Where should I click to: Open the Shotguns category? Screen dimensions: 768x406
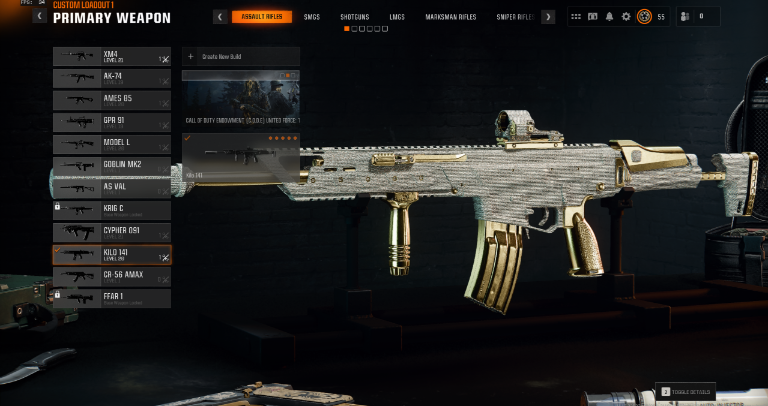coord(355,17)
